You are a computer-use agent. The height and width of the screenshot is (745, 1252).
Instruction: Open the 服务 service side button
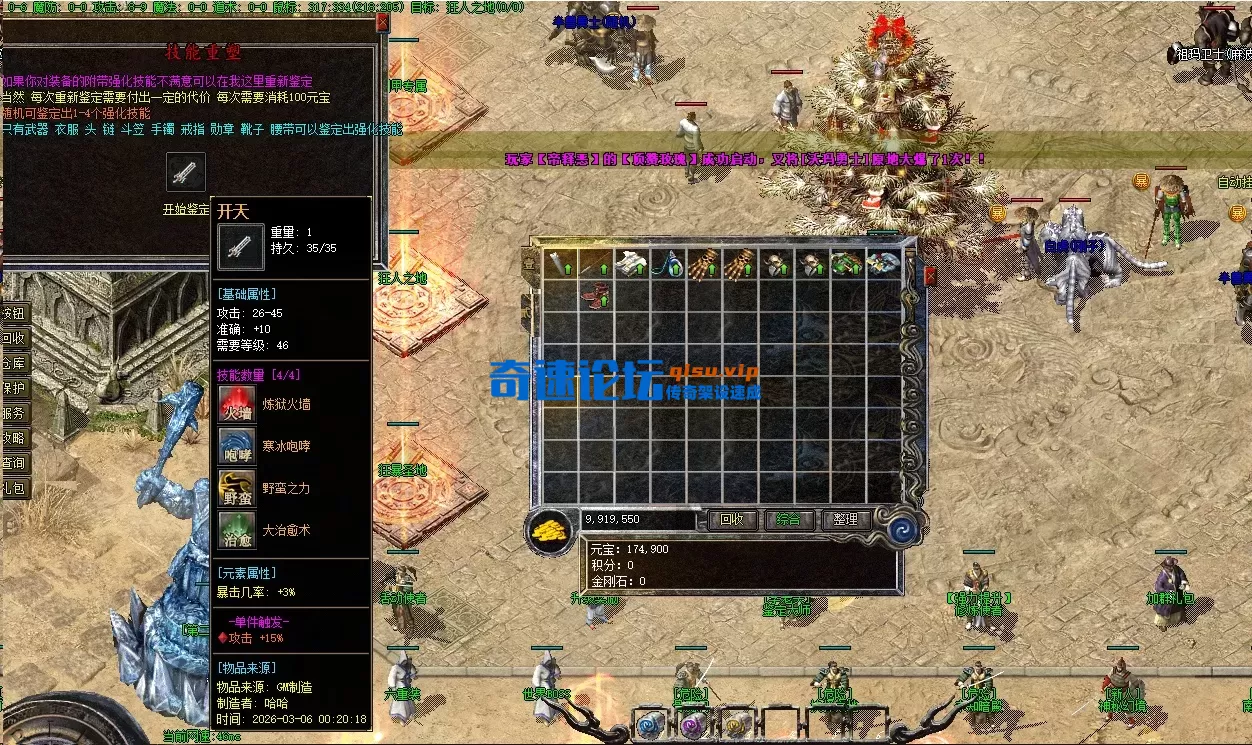point(14,413)
